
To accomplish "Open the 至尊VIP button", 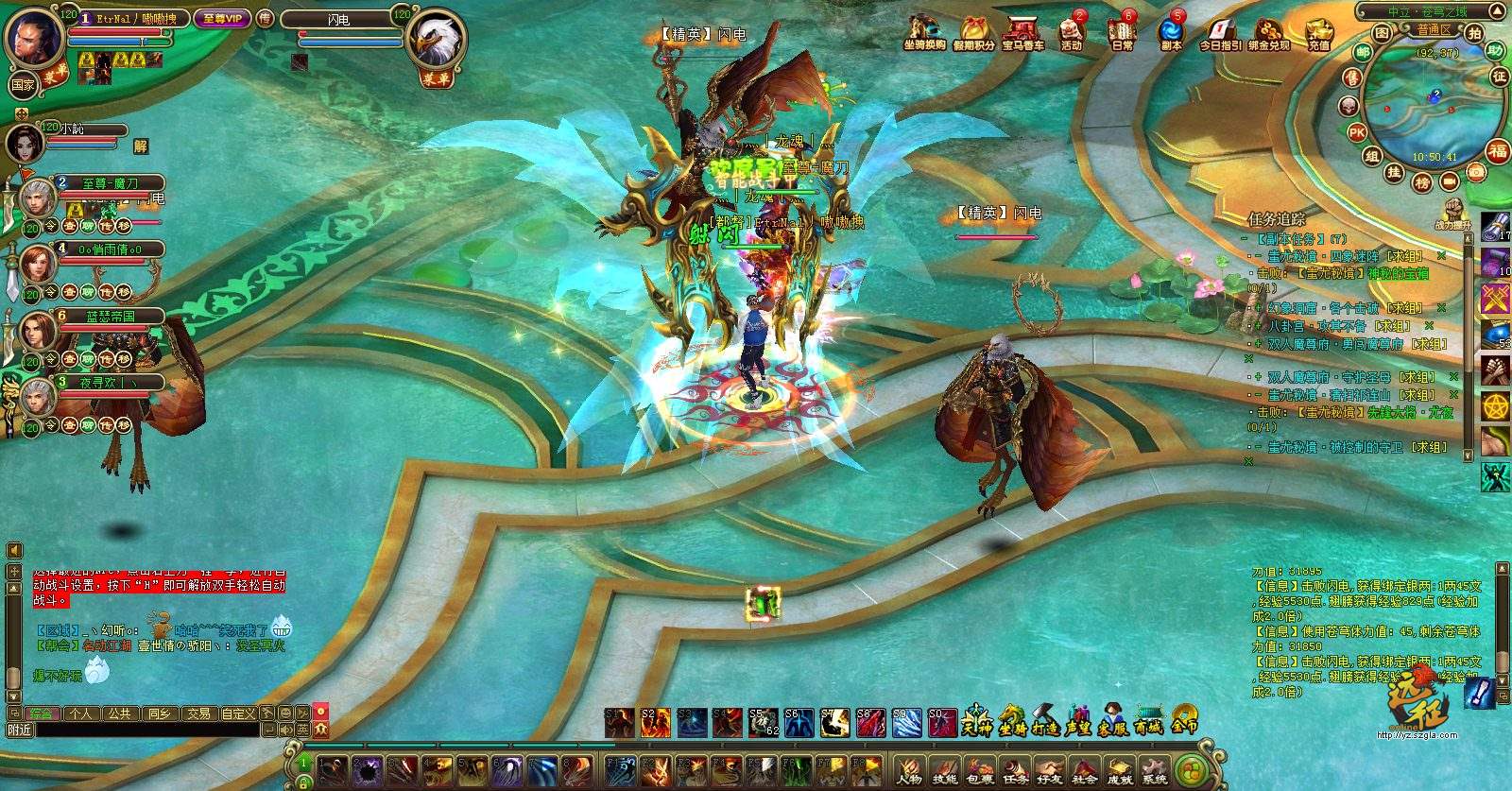I will point(223,18).
